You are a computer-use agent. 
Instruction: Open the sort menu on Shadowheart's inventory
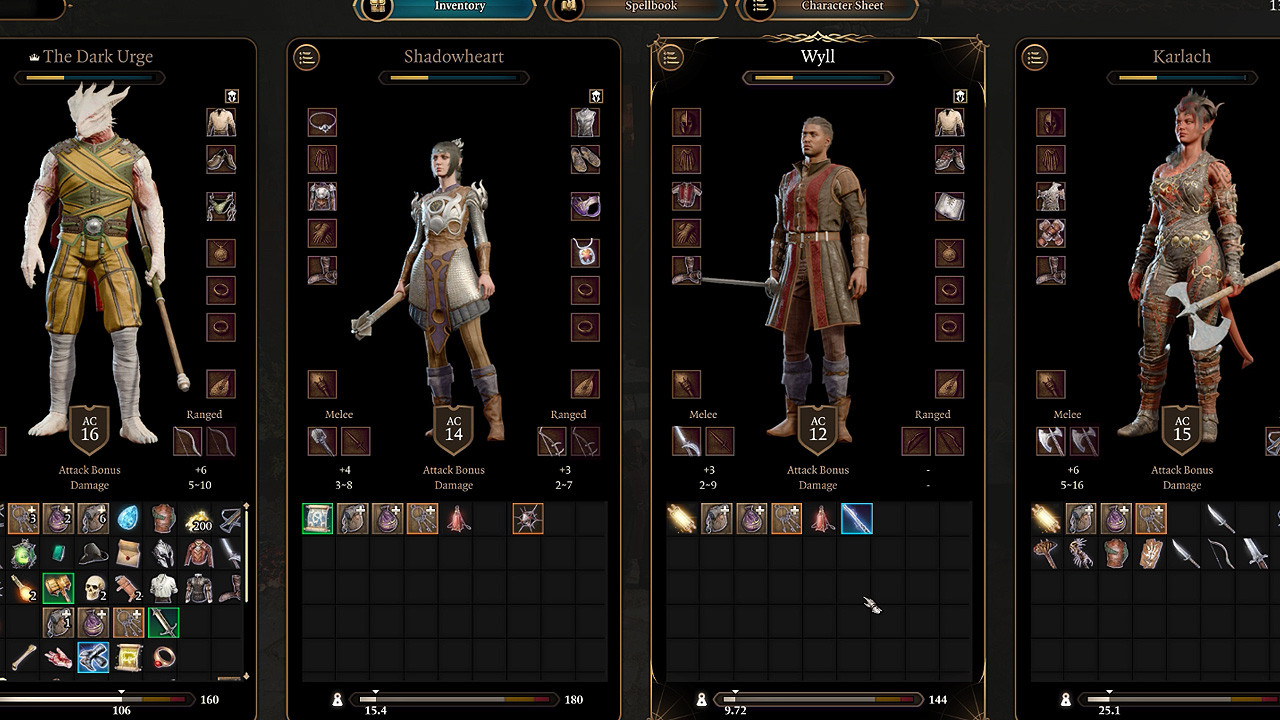tap(306, 58)
